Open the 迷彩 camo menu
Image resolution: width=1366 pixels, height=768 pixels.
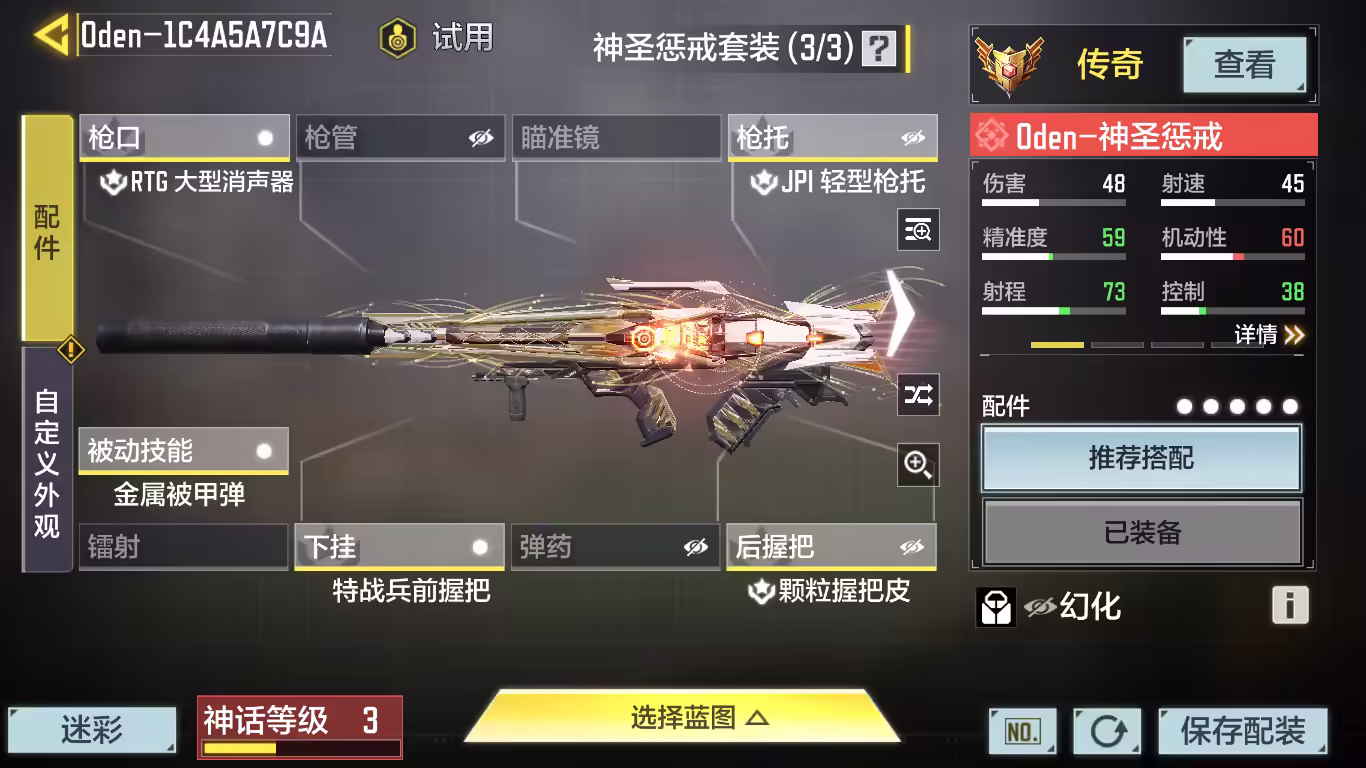point(92,731)
